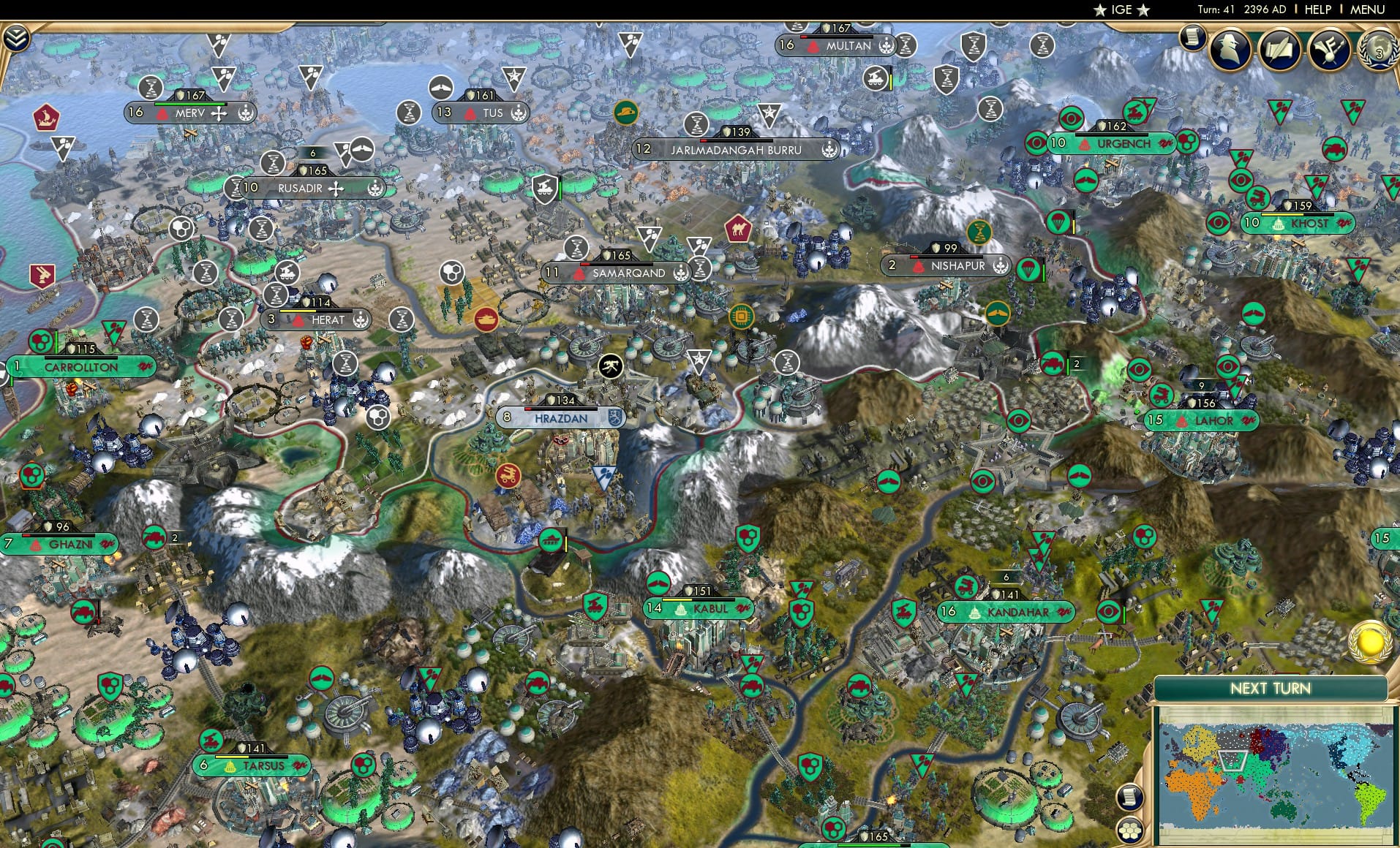Click the hex-grid icon below the minimap
The height and width of the screenshot is (848, 1400).
click(x=1129, y=830)
